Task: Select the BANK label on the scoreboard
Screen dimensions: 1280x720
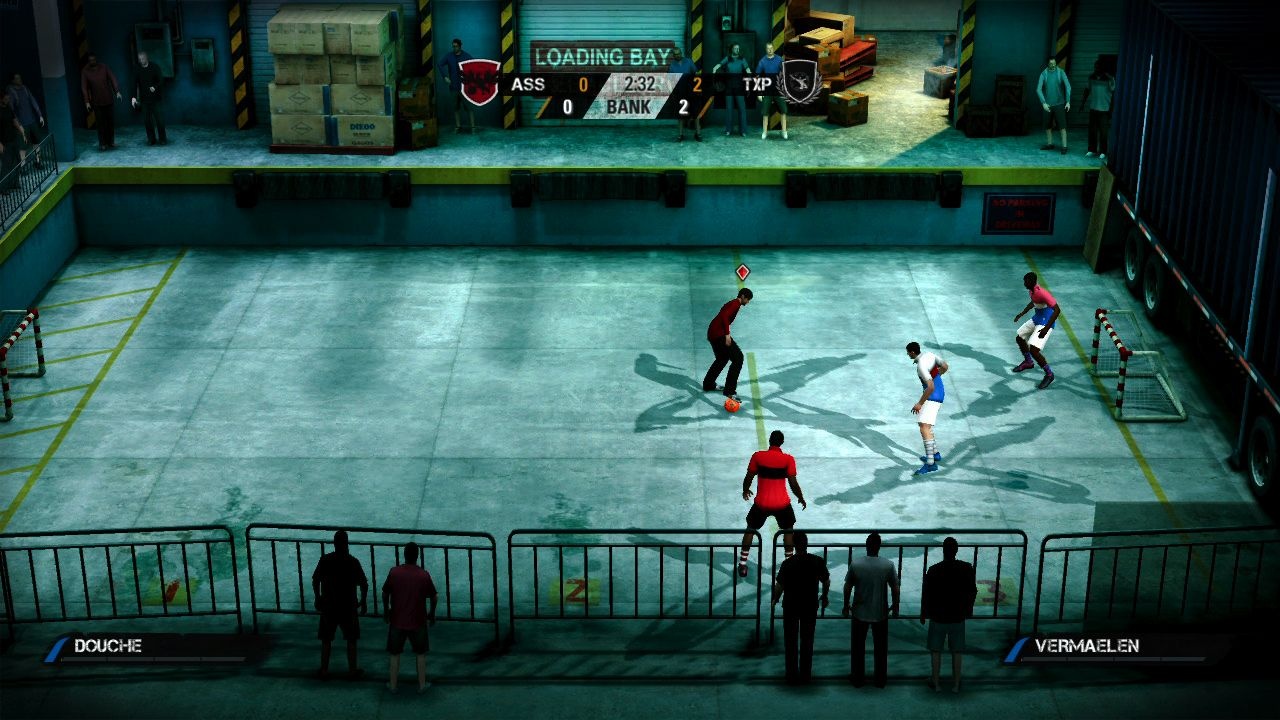Action: pyautogui.click(x=628, y=105)
